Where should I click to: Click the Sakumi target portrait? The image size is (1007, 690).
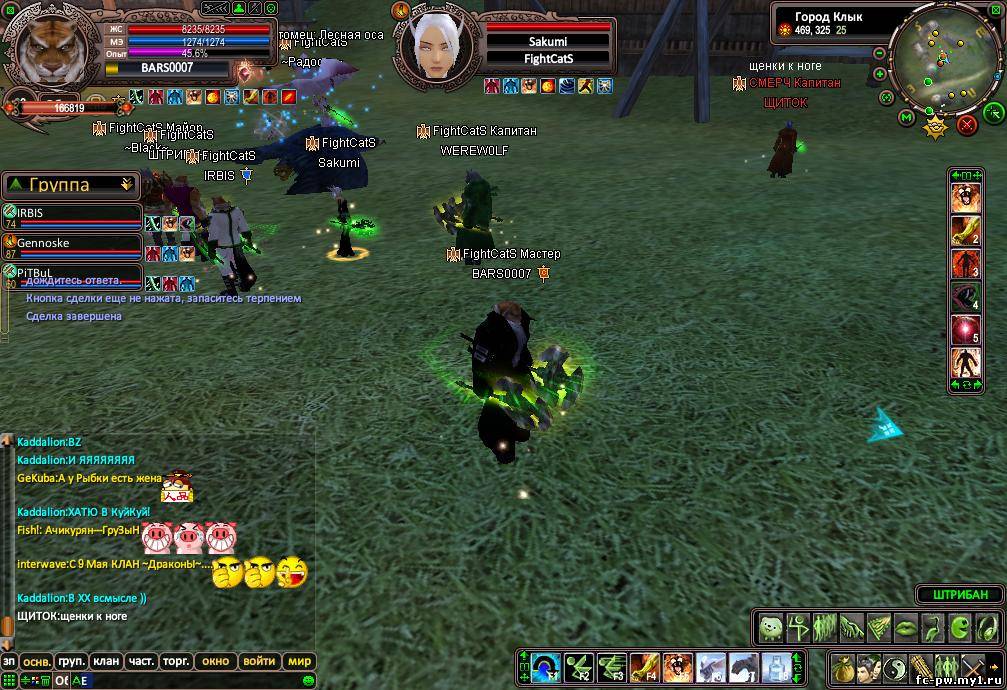click(437, 45)
